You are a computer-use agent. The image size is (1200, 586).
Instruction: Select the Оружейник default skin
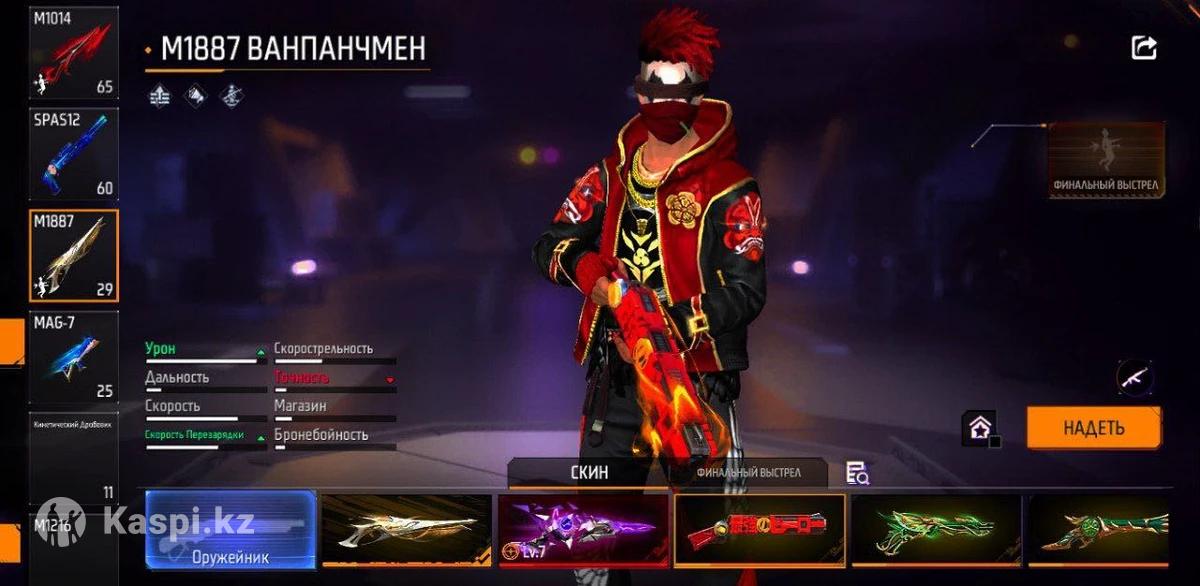click(x=231, y=530)
